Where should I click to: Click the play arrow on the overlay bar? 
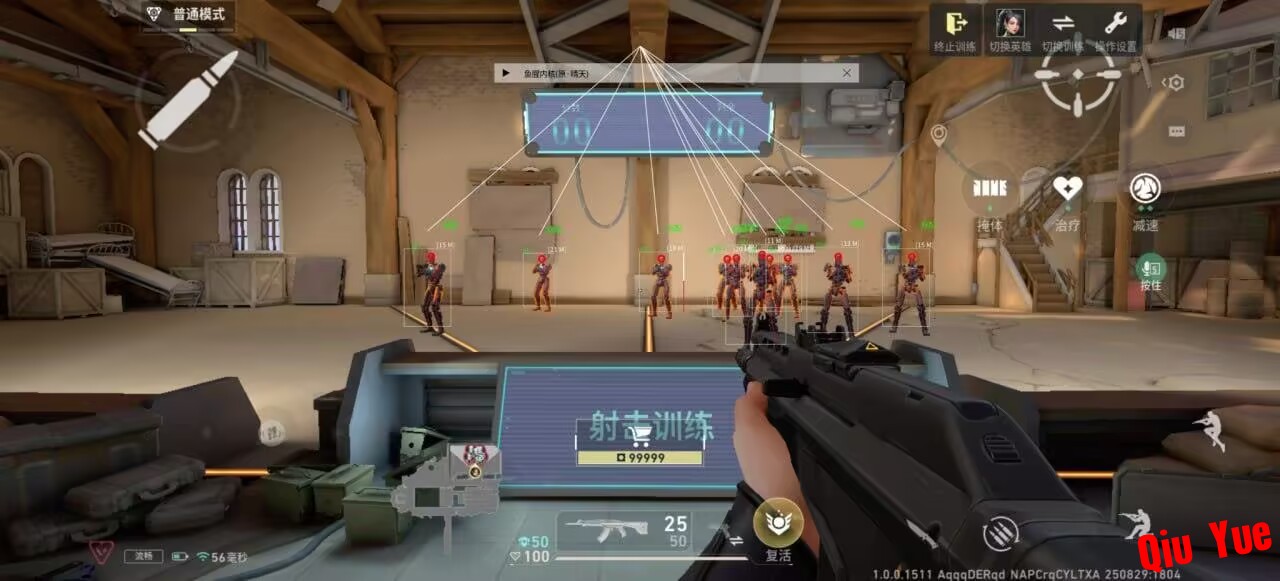pos(506,73)
